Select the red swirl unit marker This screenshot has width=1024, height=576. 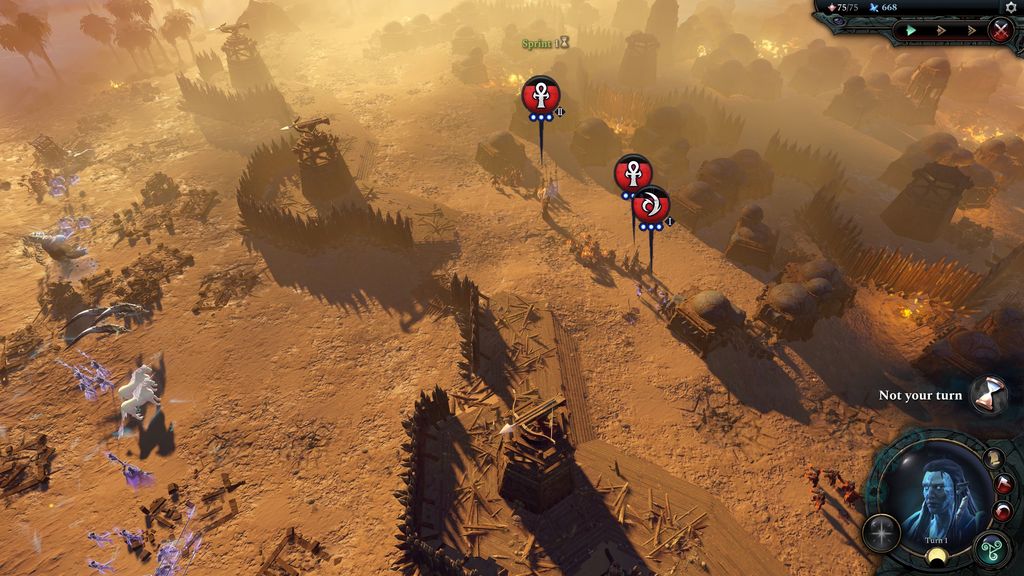(x=651, y=205)
